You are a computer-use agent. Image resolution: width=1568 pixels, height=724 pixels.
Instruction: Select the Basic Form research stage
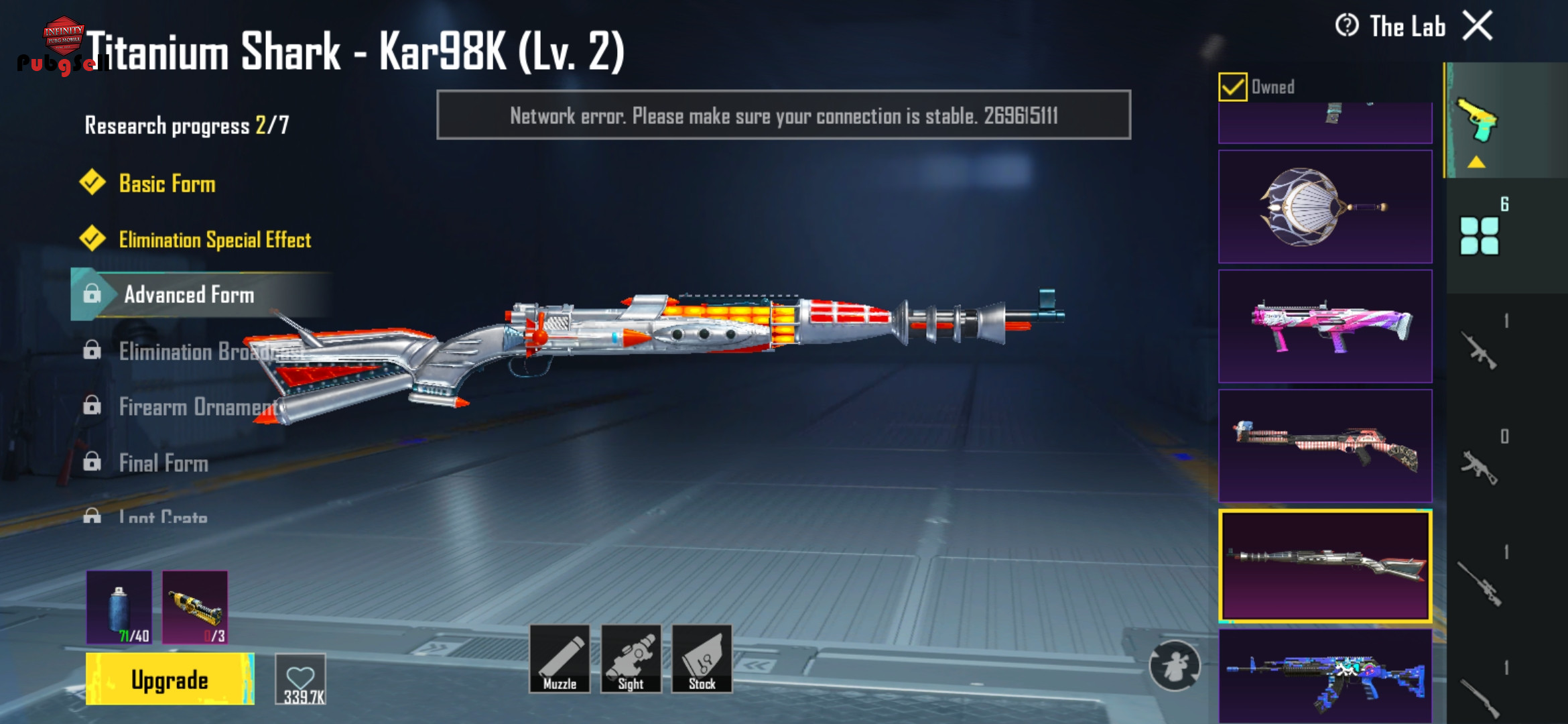point(167,184)
